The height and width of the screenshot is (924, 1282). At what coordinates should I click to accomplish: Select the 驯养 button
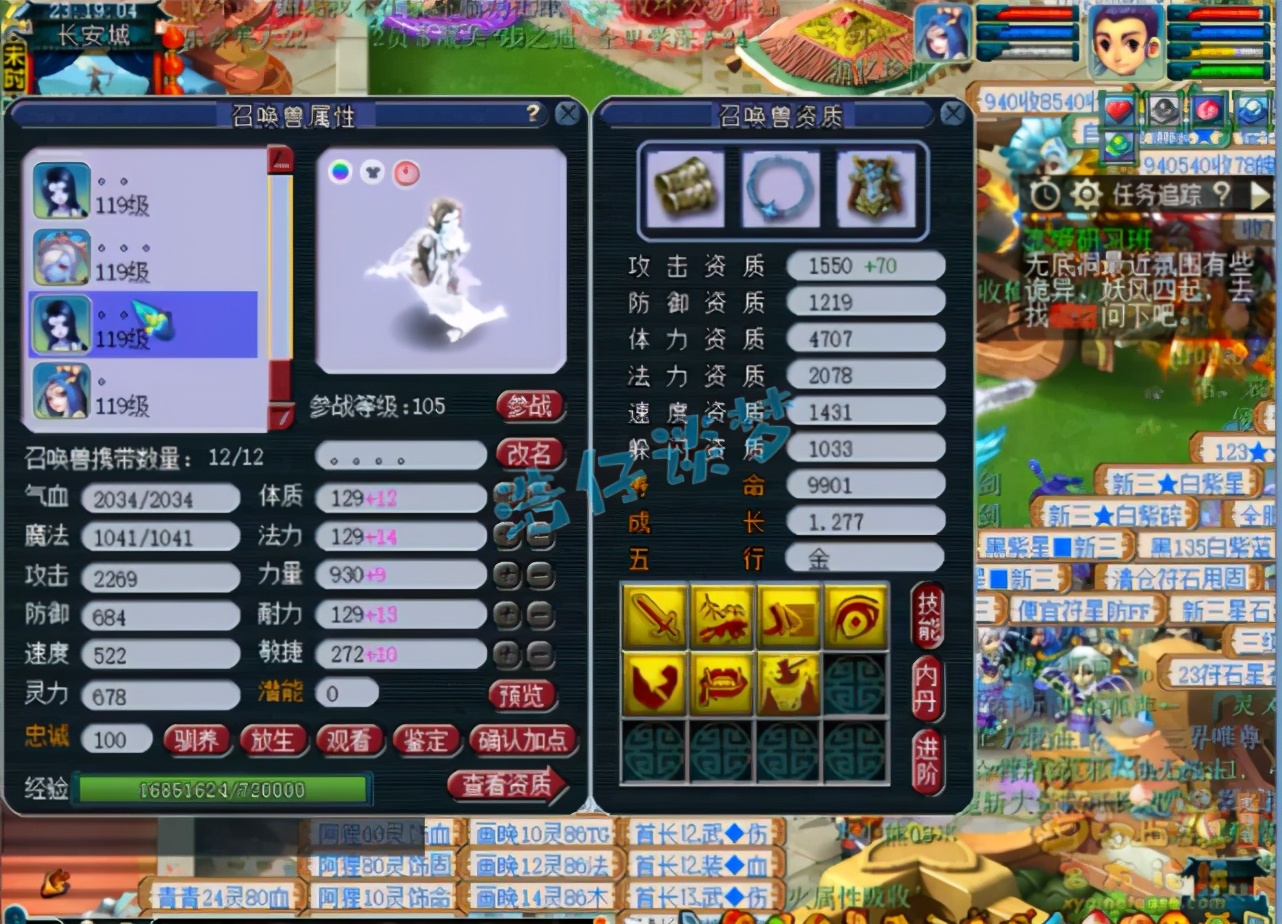[197, 740]
